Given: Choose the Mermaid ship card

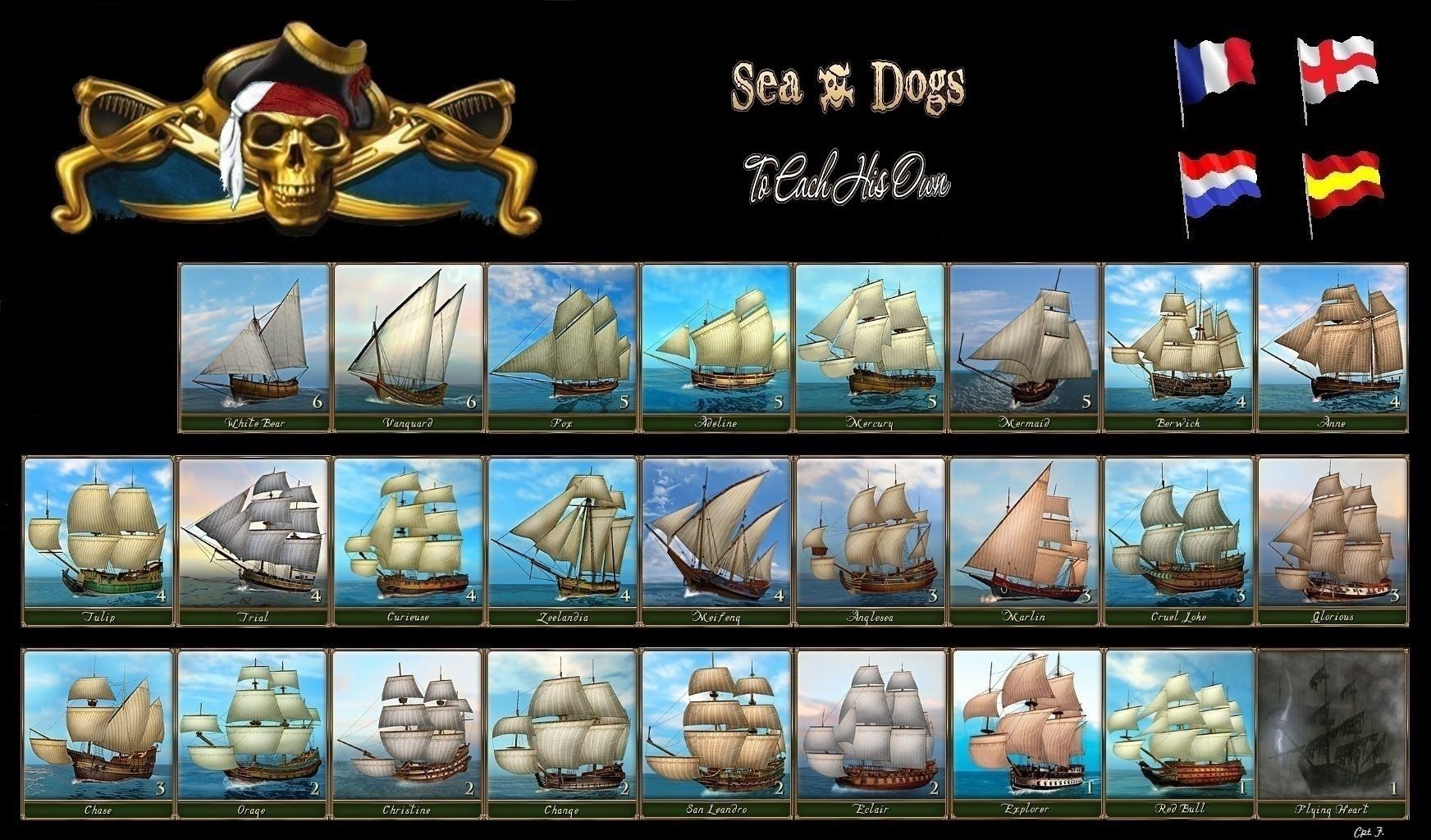Looking at the screenshot, I should 1025,346.
